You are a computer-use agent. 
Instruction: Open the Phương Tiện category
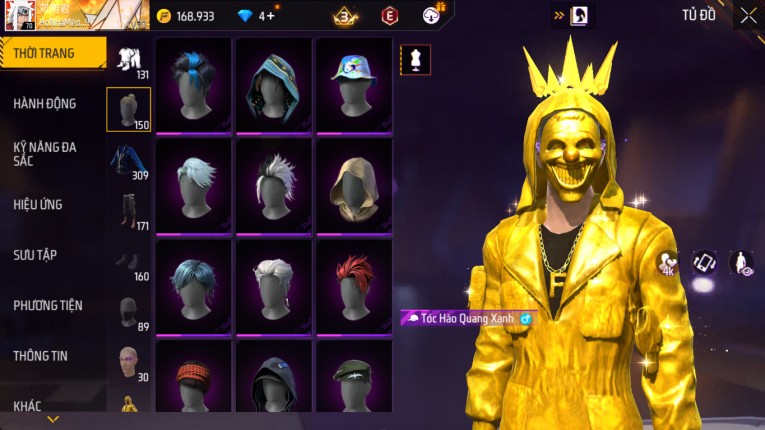click(x=48, y=305)
